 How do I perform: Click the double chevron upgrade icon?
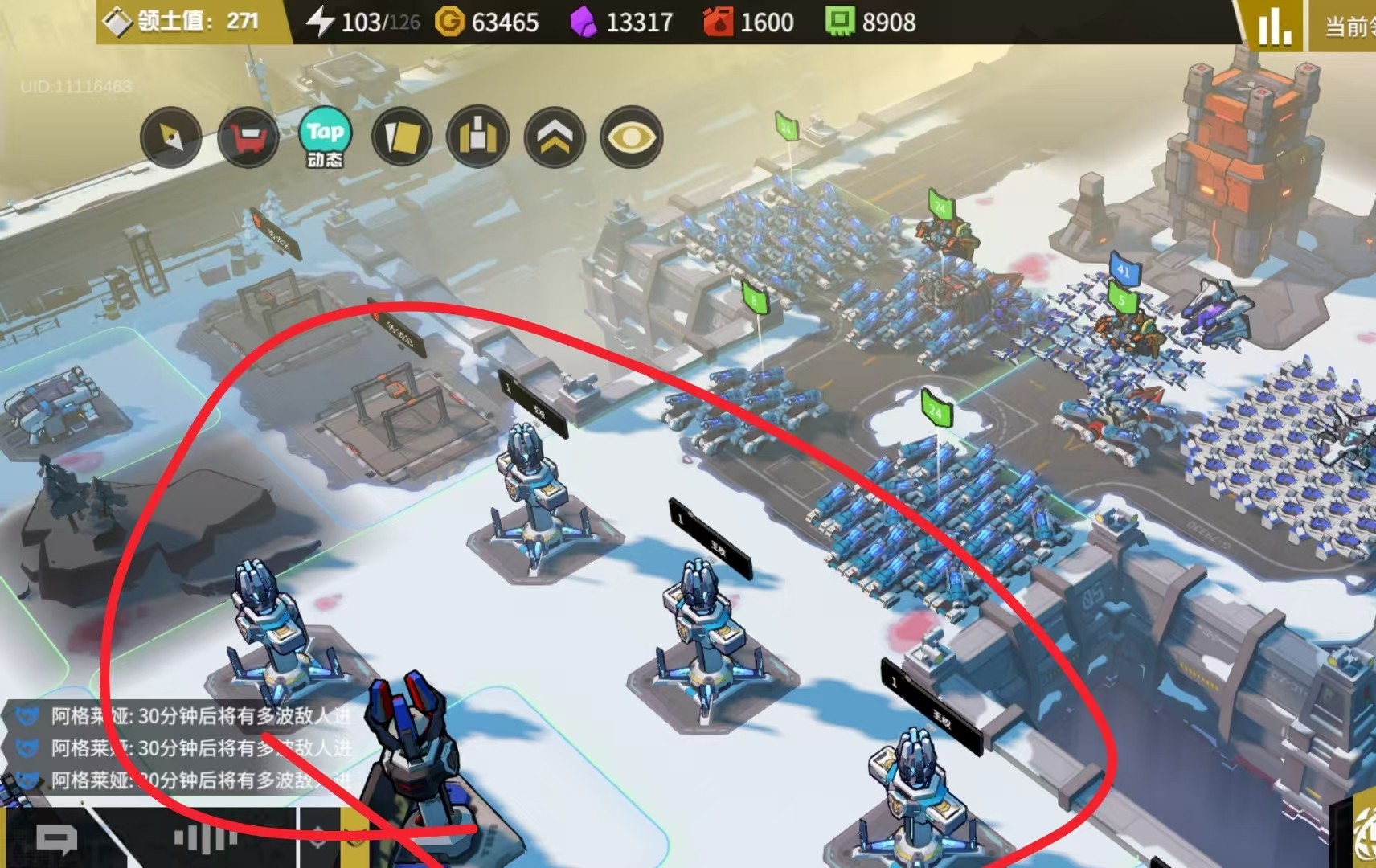click(555, 137)
